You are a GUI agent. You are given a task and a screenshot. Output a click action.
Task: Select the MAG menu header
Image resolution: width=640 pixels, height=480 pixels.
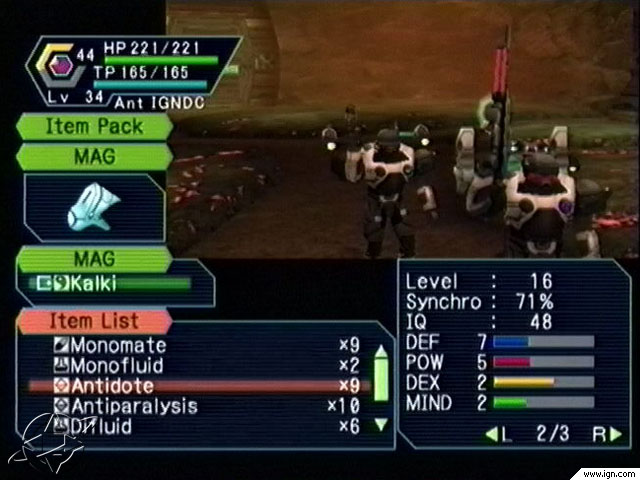pos(94,157)
